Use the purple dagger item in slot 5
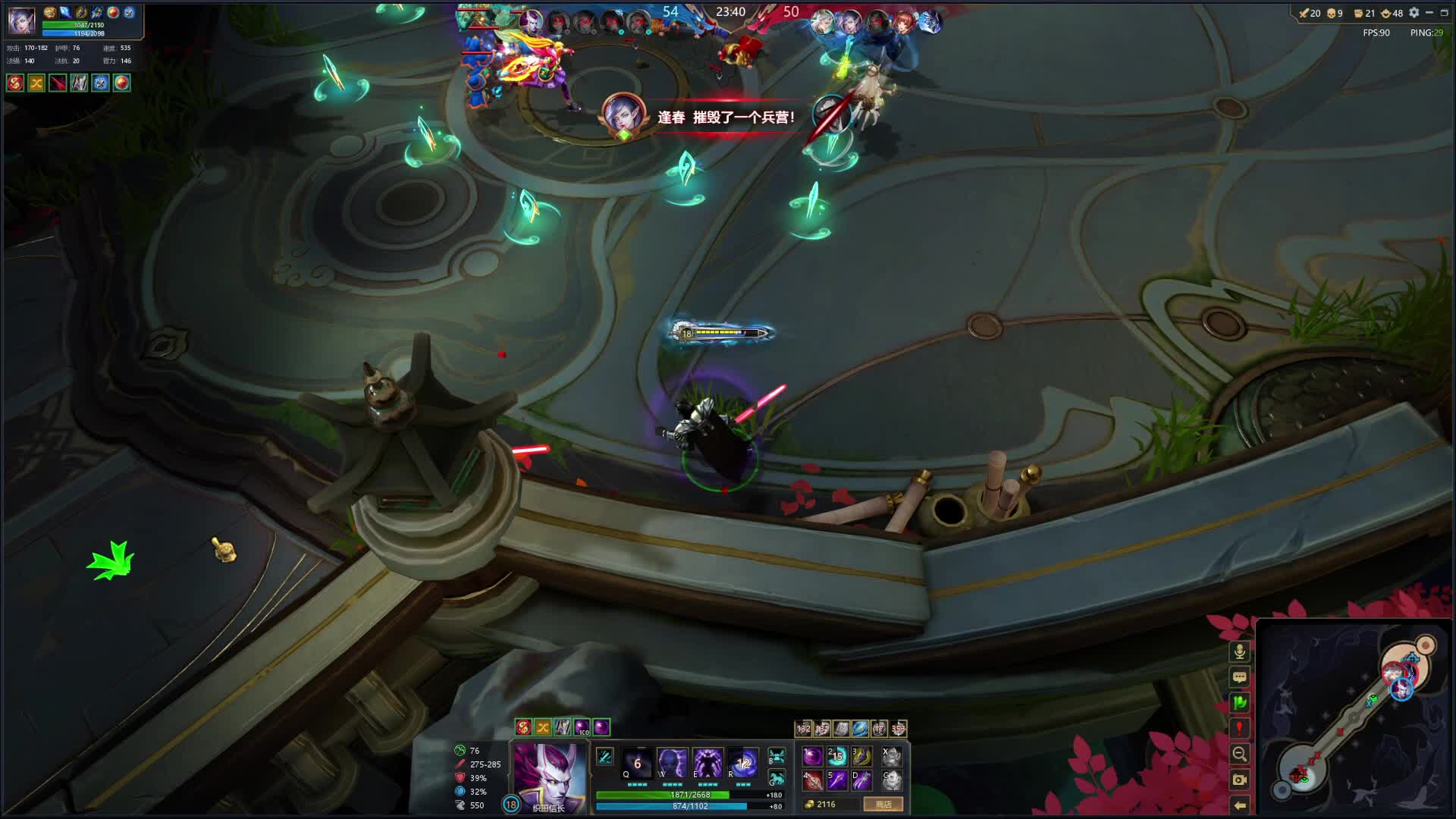 pos(837,780)
